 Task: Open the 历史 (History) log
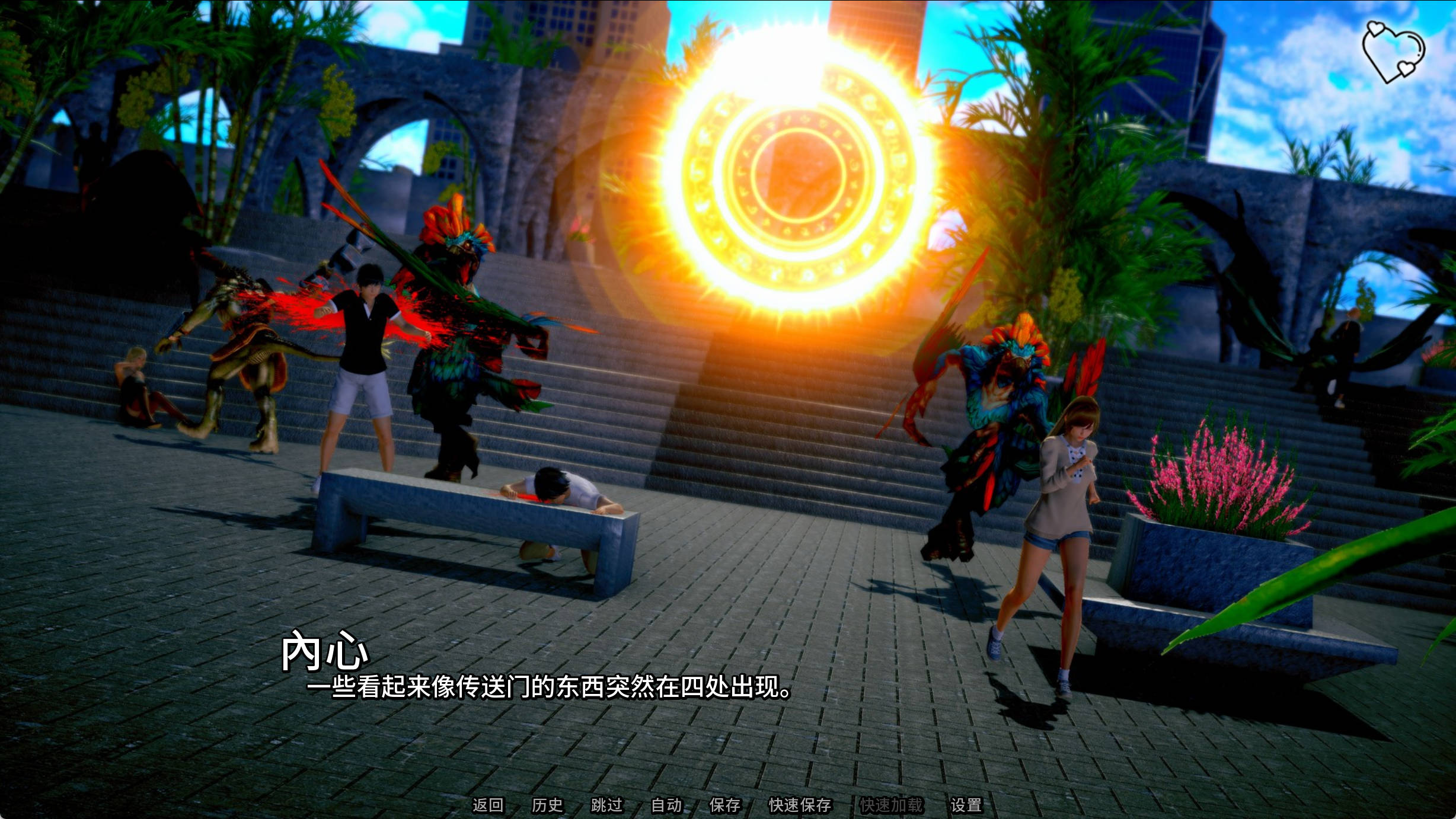pyautogui.click(x=547, y=805)
